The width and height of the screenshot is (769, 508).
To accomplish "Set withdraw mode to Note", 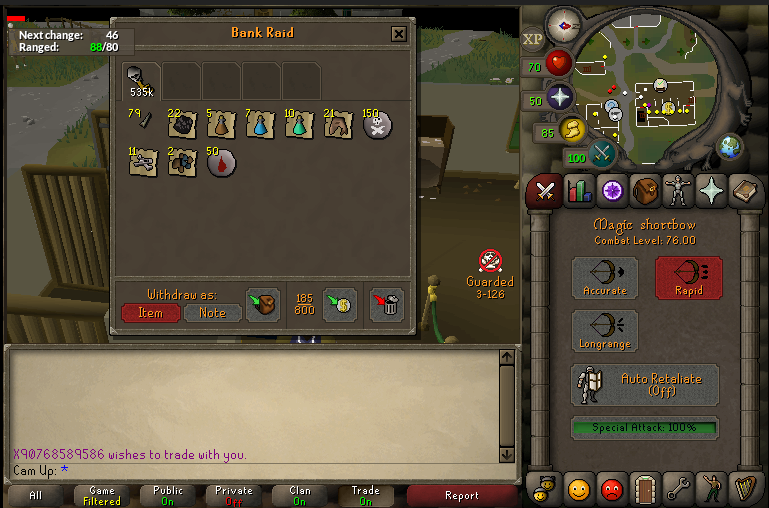I will pyautogui.click(x=213, y=313).
